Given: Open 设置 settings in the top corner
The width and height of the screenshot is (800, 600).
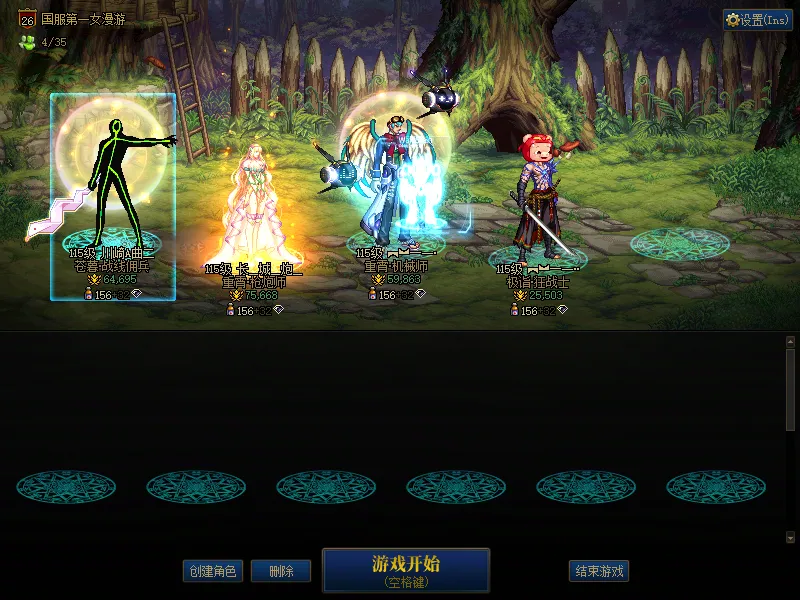Looking at the screenshot, I should click(757, 20).
